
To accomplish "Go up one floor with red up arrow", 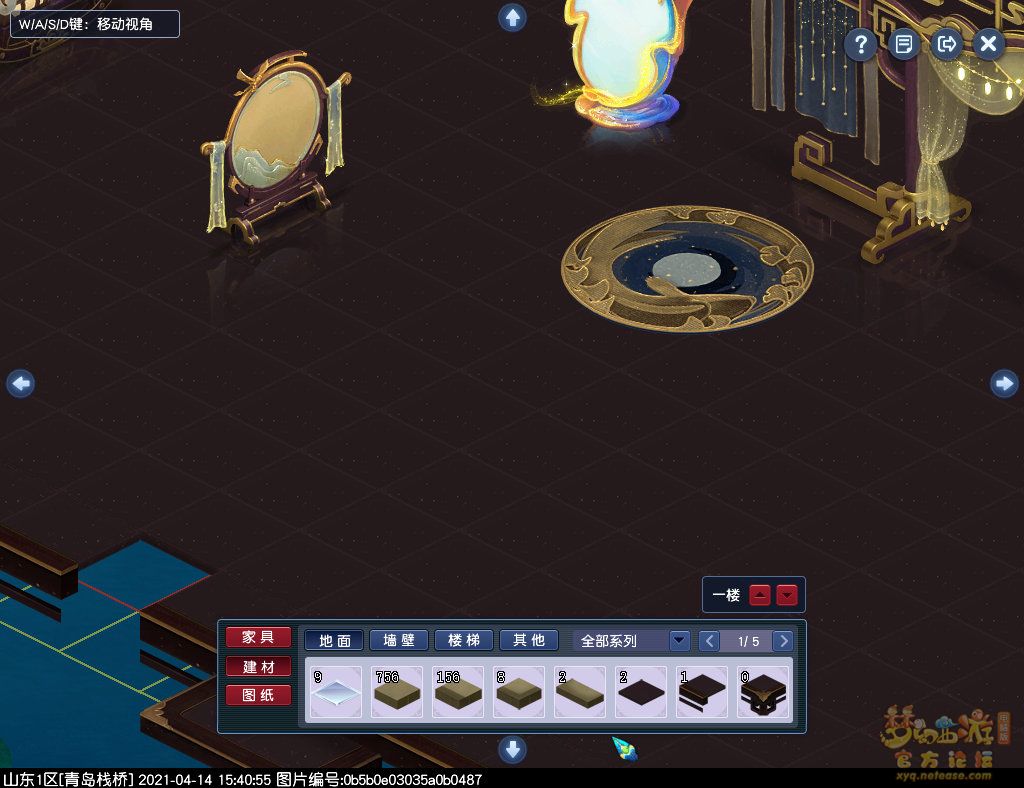I will click(x=760, y=595).
